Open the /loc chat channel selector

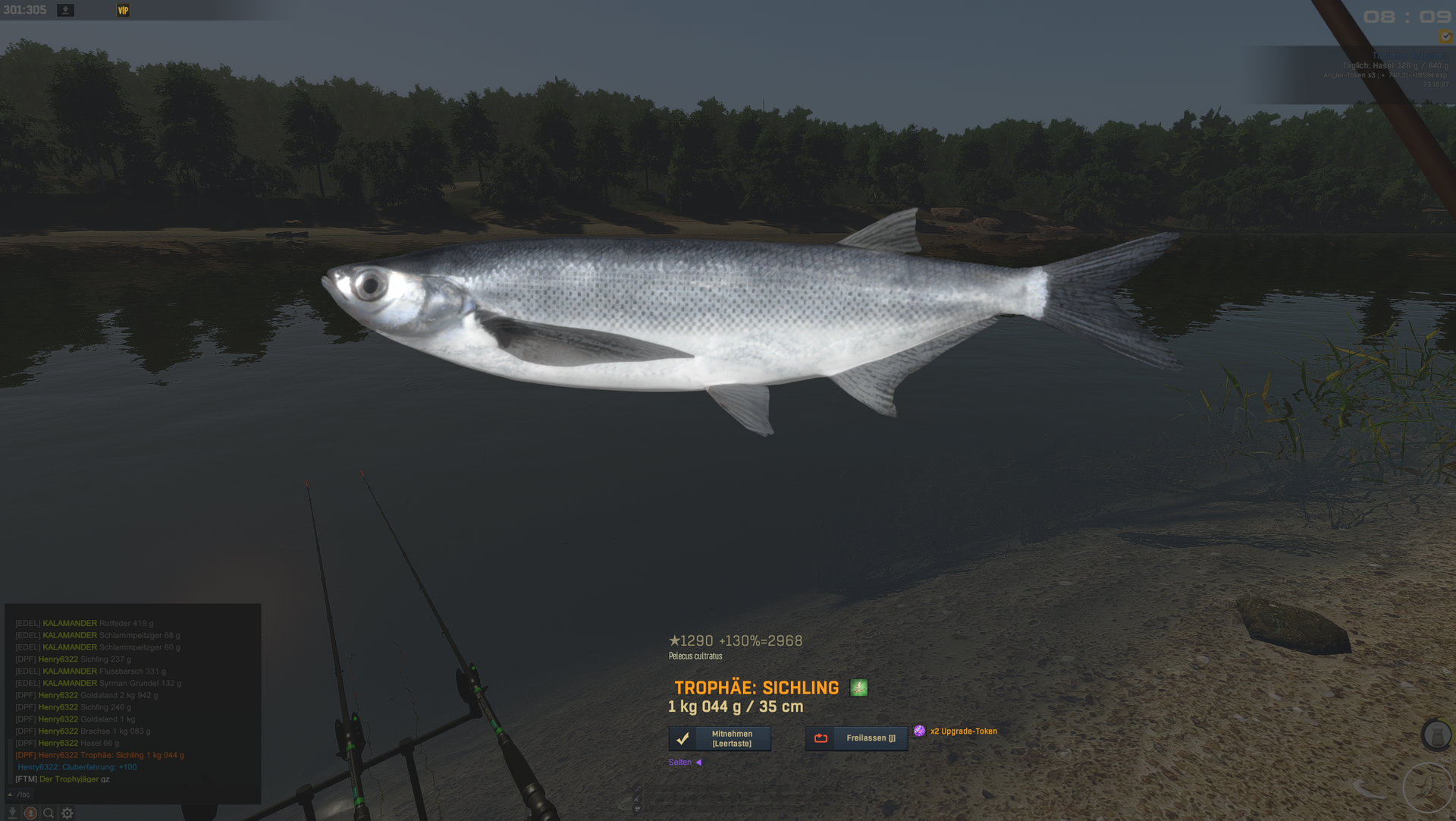[20, 794]
